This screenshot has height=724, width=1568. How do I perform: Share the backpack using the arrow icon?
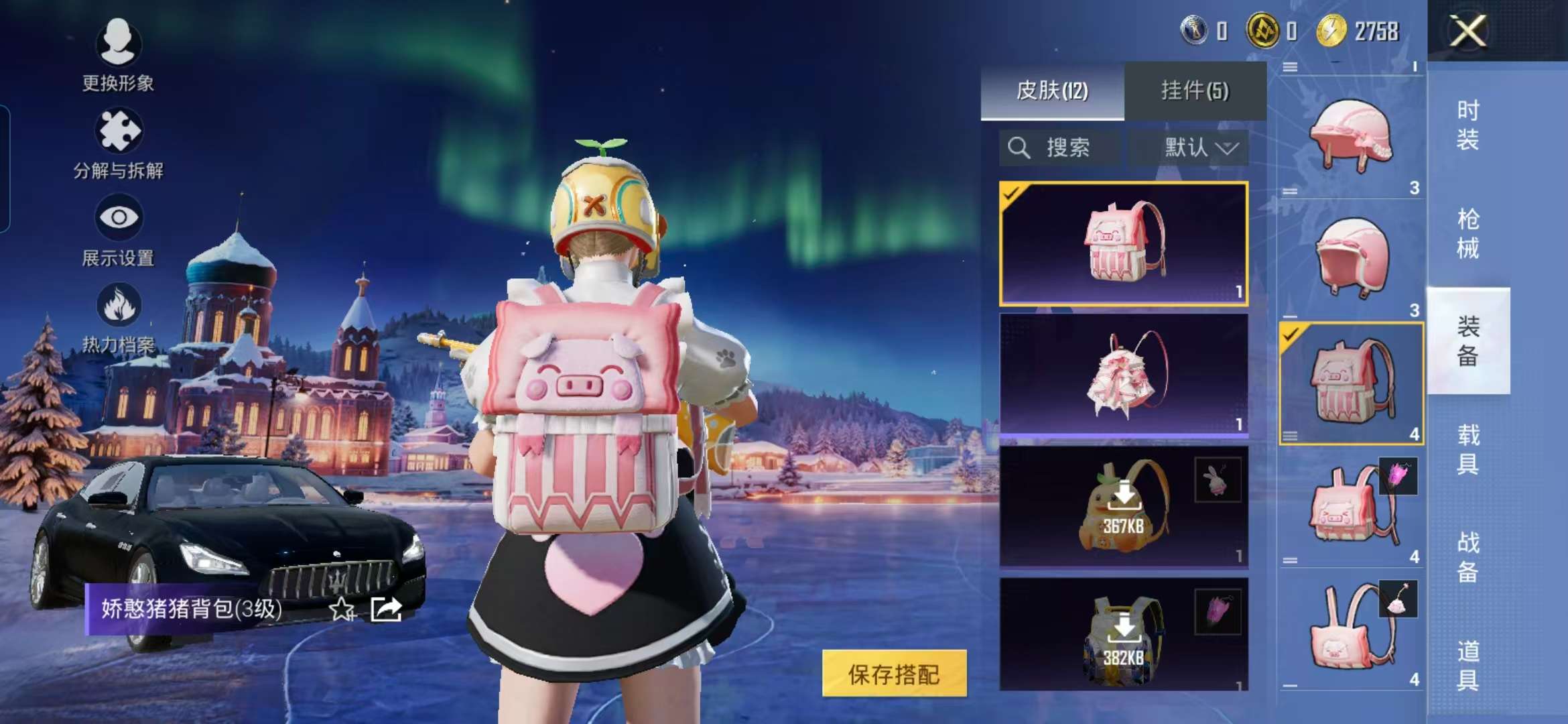click(x=386, y=609)
